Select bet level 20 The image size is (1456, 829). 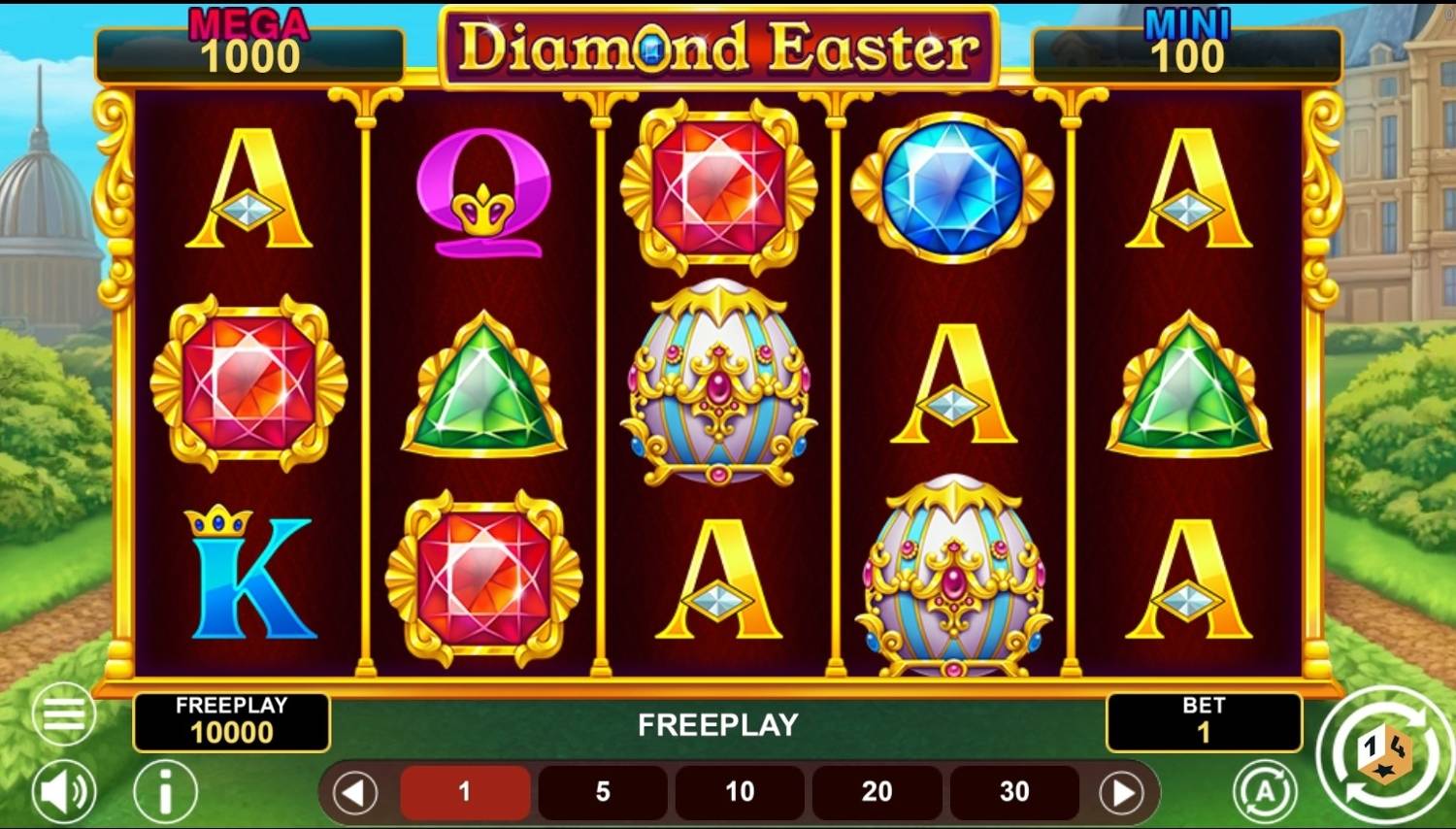pos(876,791)
